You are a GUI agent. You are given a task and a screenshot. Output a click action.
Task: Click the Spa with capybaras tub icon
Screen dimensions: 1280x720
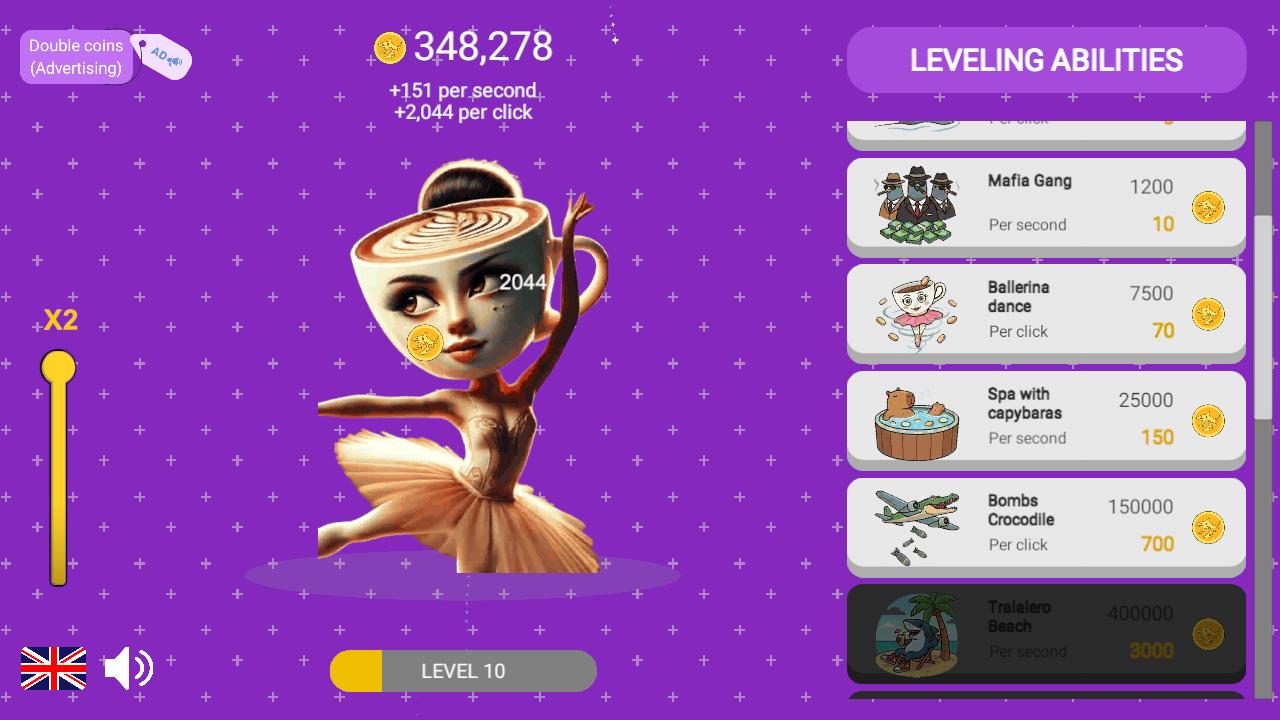point(915,419)
